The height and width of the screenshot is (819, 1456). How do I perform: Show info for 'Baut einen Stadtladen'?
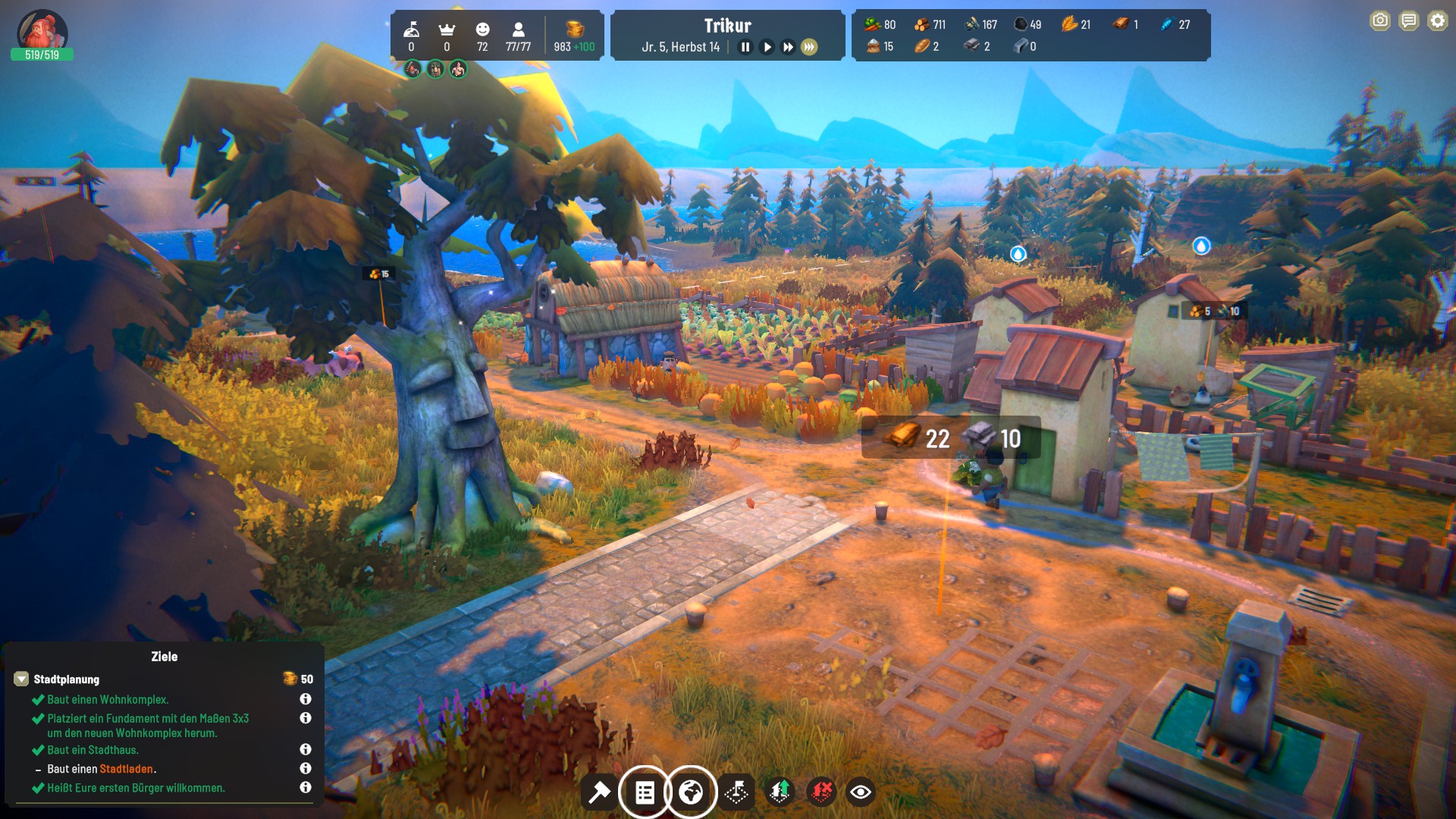click(306, 768)
